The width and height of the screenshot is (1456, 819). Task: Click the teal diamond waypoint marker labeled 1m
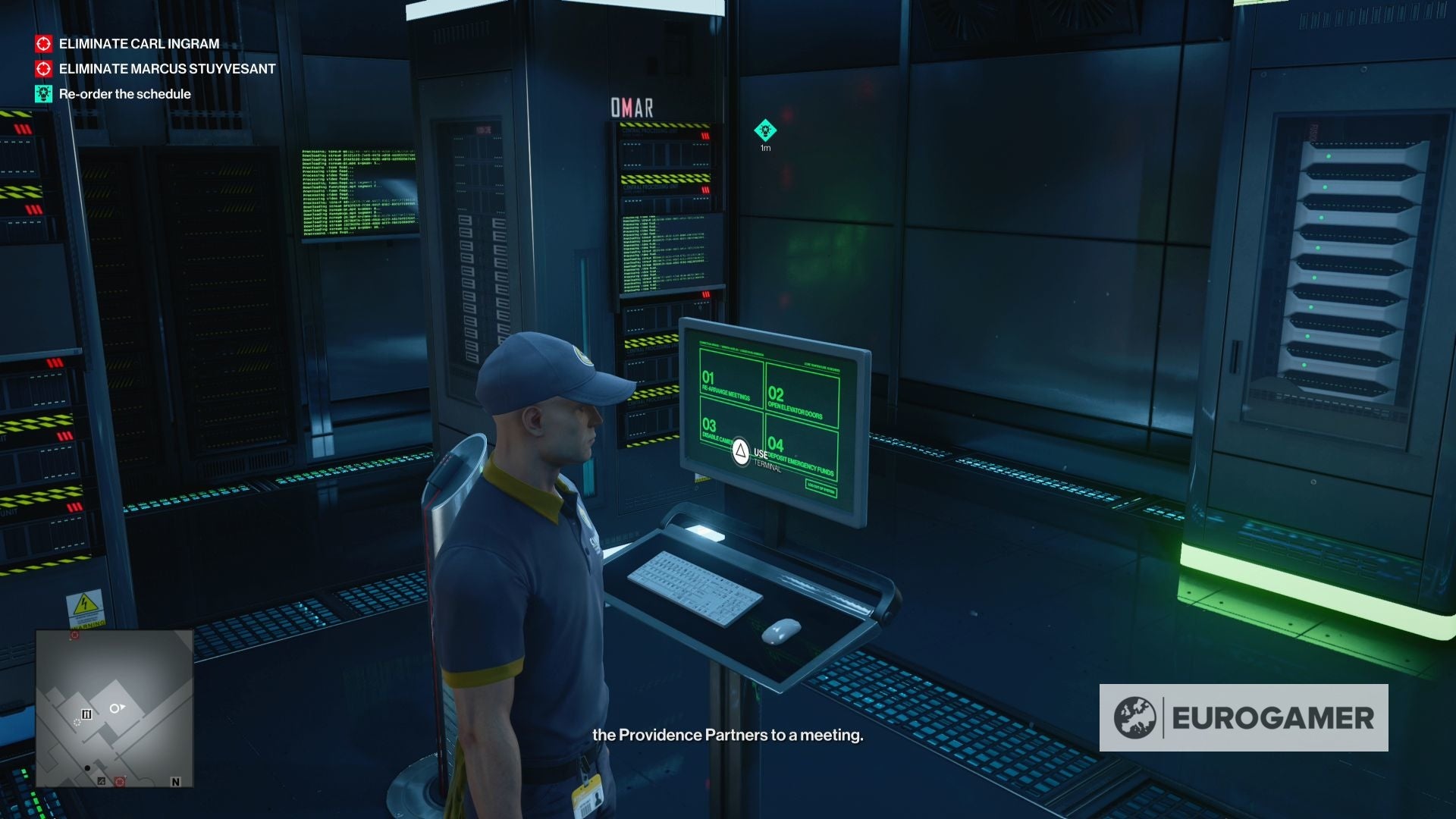(x=764, y=129)
